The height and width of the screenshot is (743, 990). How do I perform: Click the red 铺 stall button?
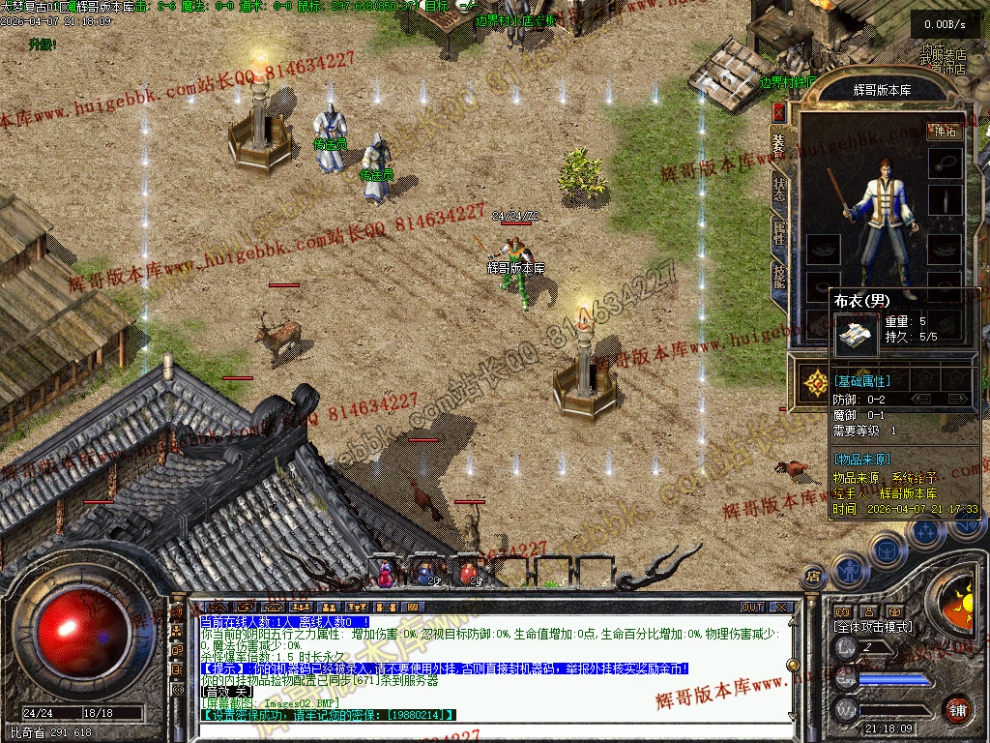(x=958, y=710)
